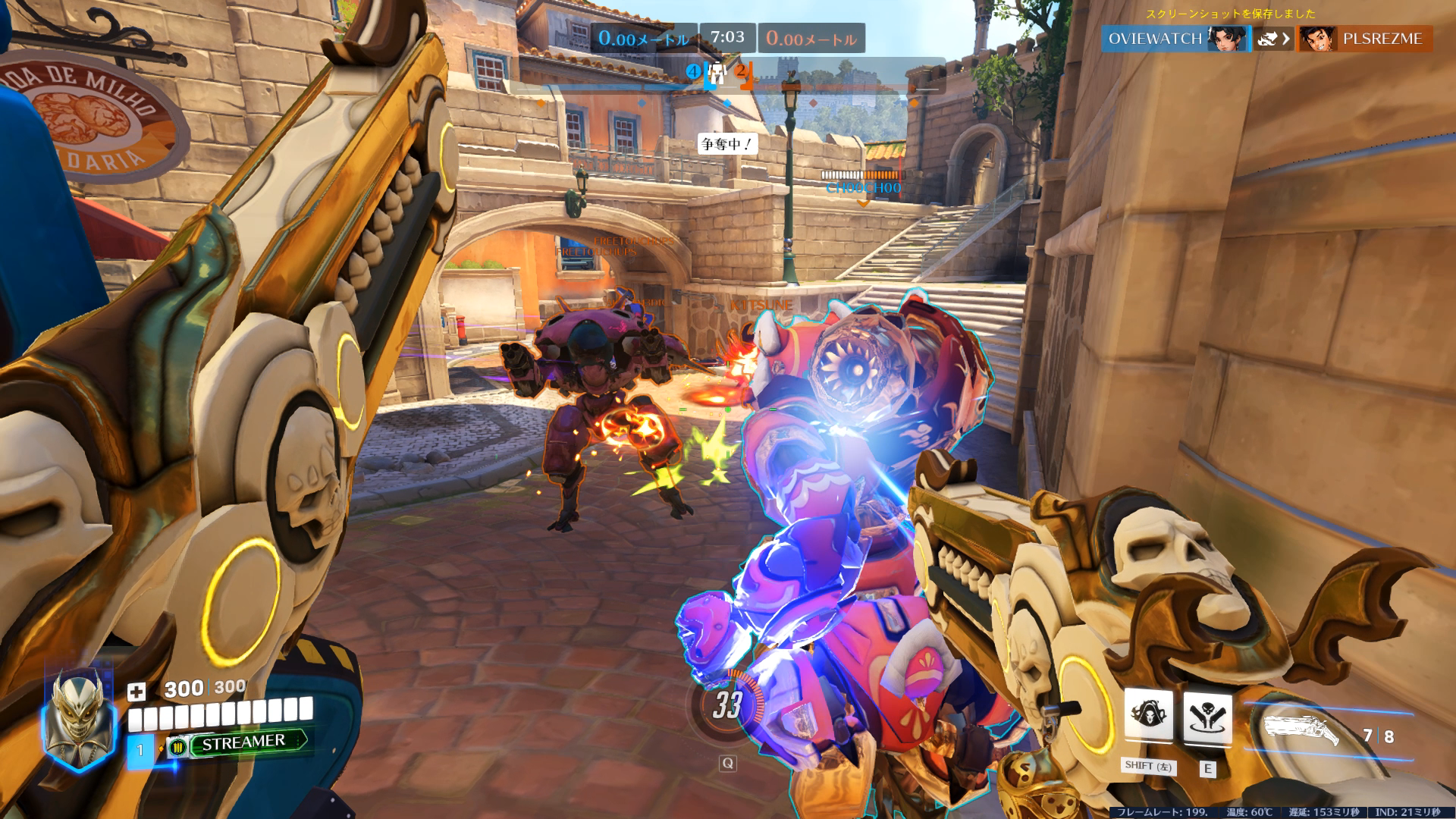Click the STREAMER player name tag

click(x=243, y=742)
